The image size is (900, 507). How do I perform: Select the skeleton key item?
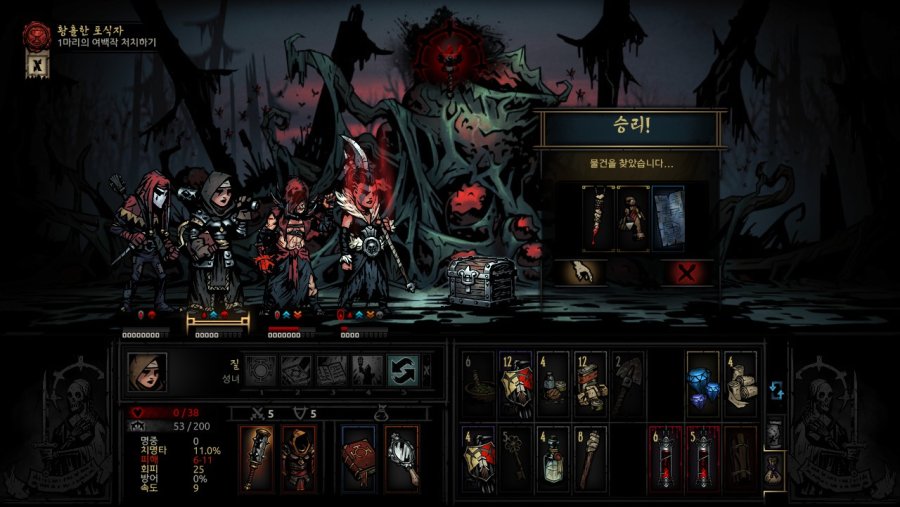click(516, 457)
